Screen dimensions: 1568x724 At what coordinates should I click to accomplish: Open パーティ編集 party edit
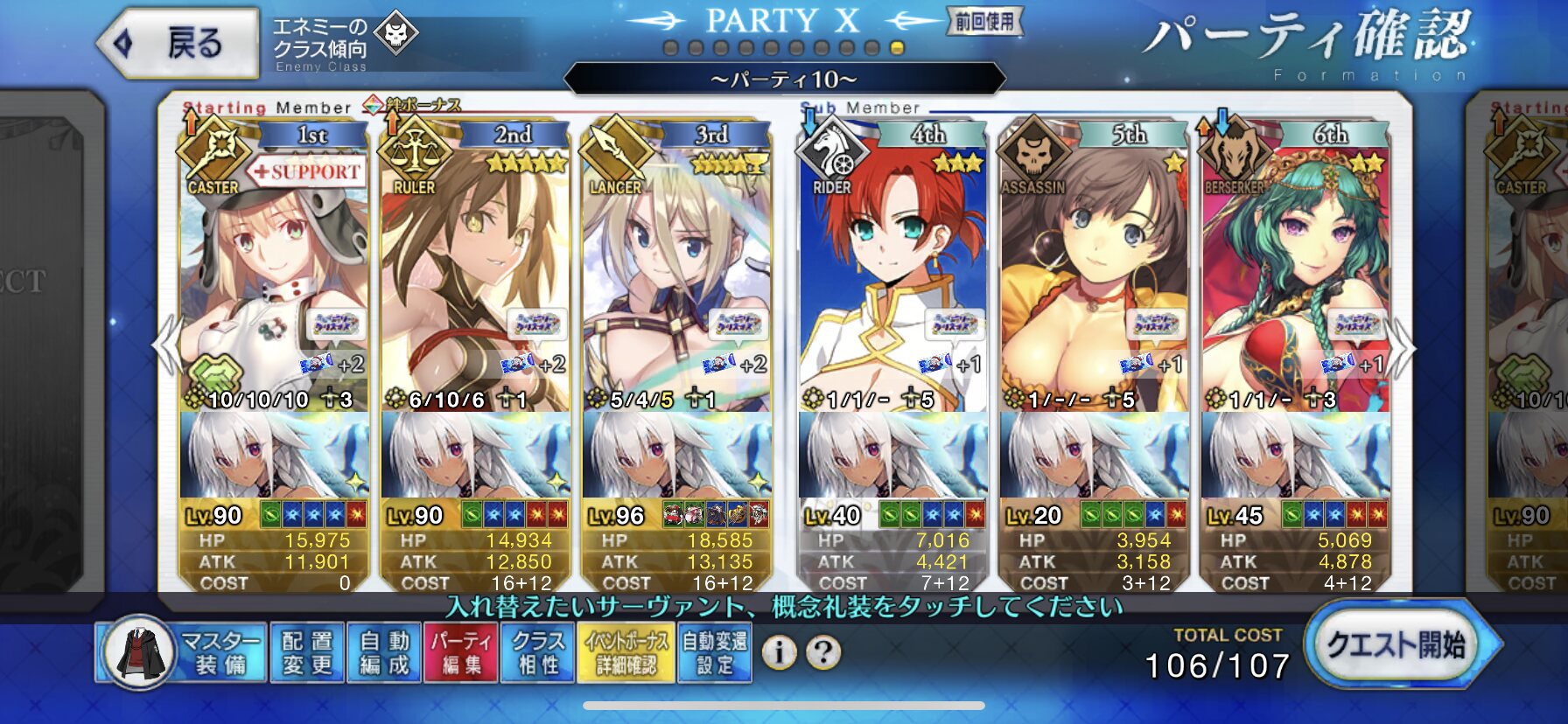coord(460,653)
